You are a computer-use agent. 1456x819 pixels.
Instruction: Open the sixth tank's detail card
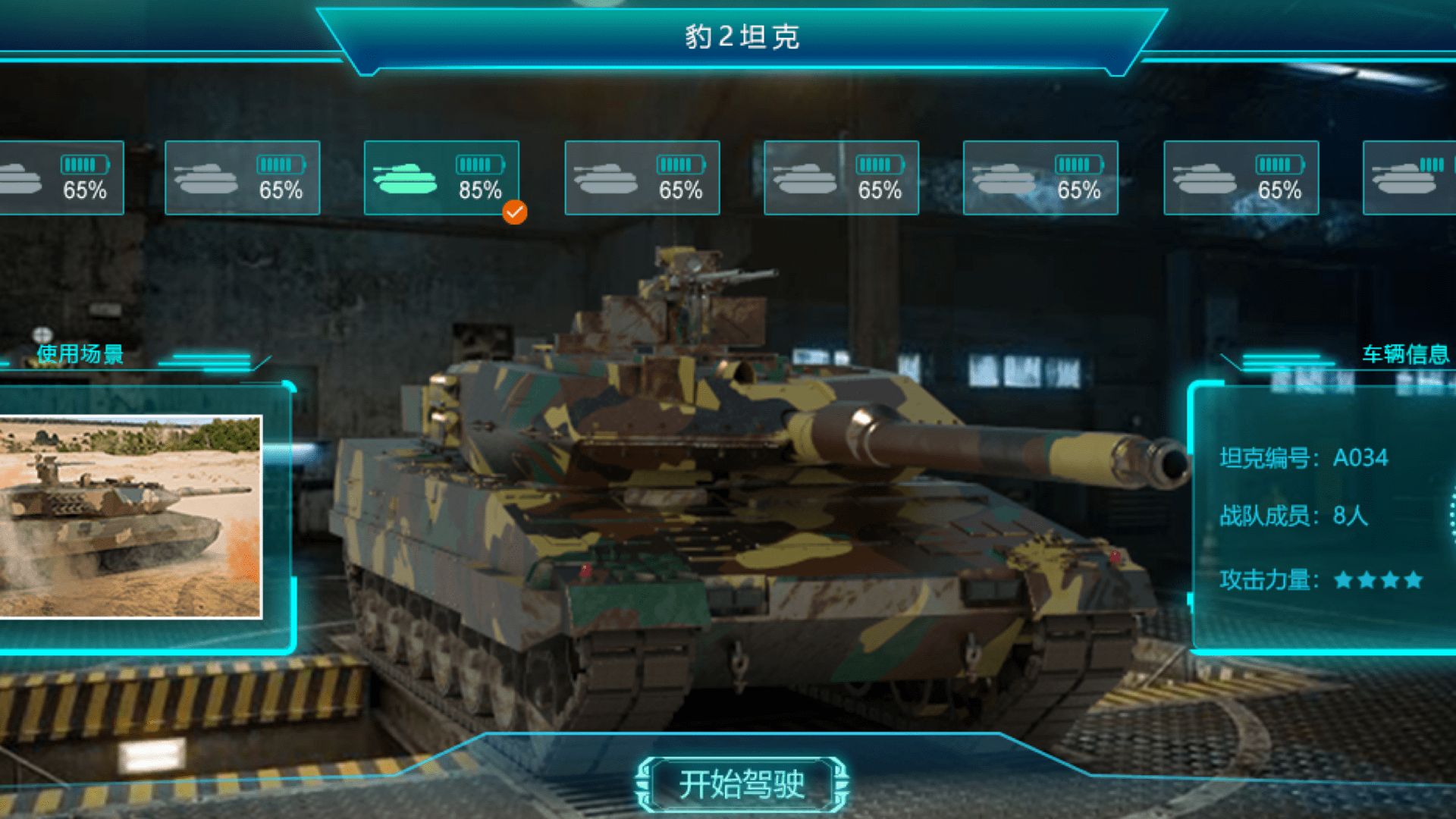pyautogui.click(x=1039, y=178)
